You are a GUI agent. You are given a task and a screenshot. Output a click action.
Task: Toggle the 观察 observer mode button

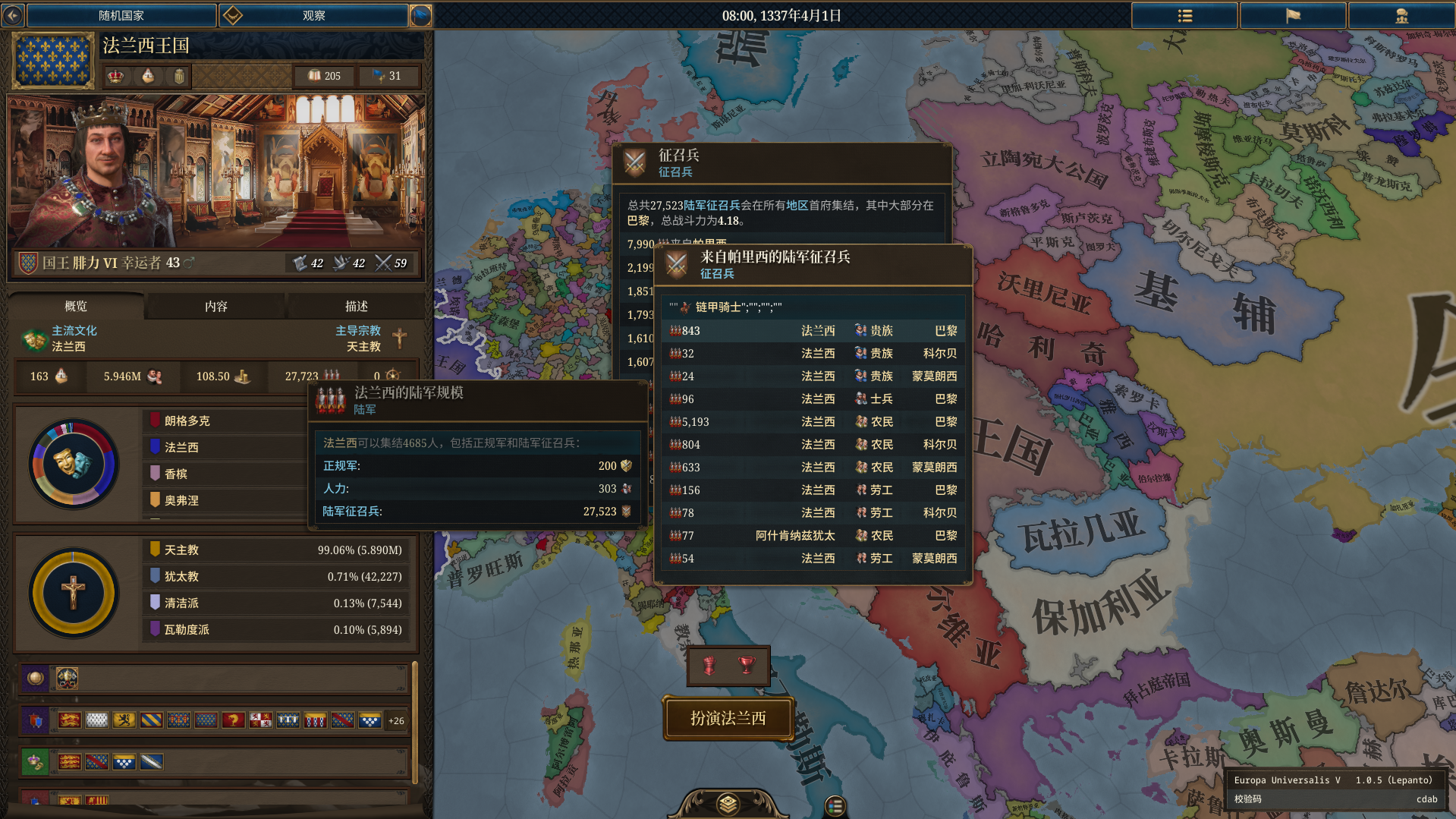pos(313,15)
